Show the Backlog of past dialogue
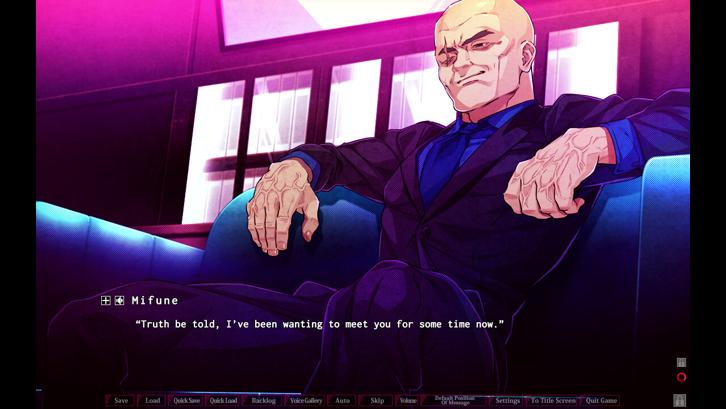The width and height of the screenshot is (726, 409). 264,401
